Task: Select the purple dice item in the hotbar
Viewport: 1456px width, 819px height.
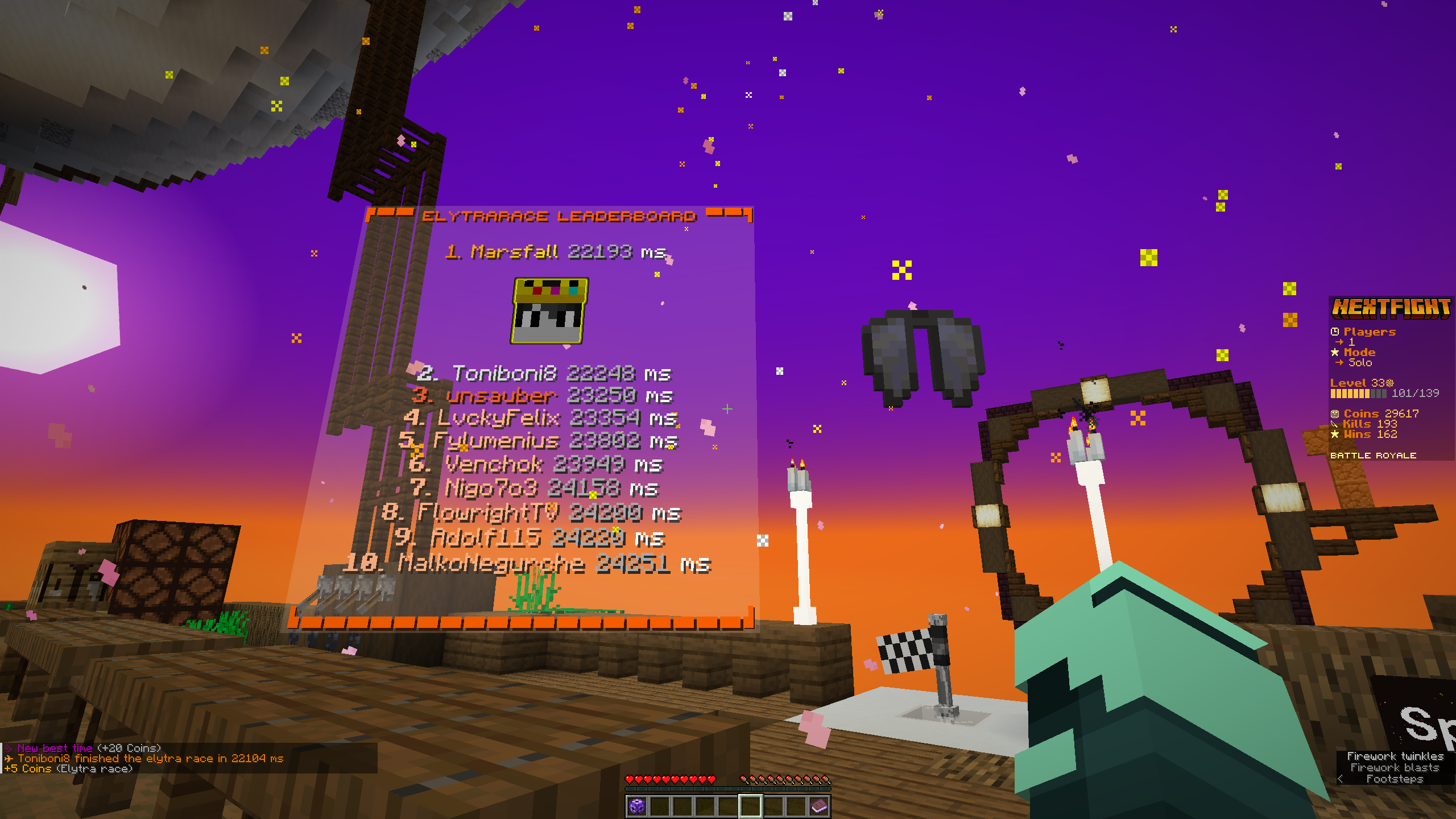Action: tap(637, 806)
